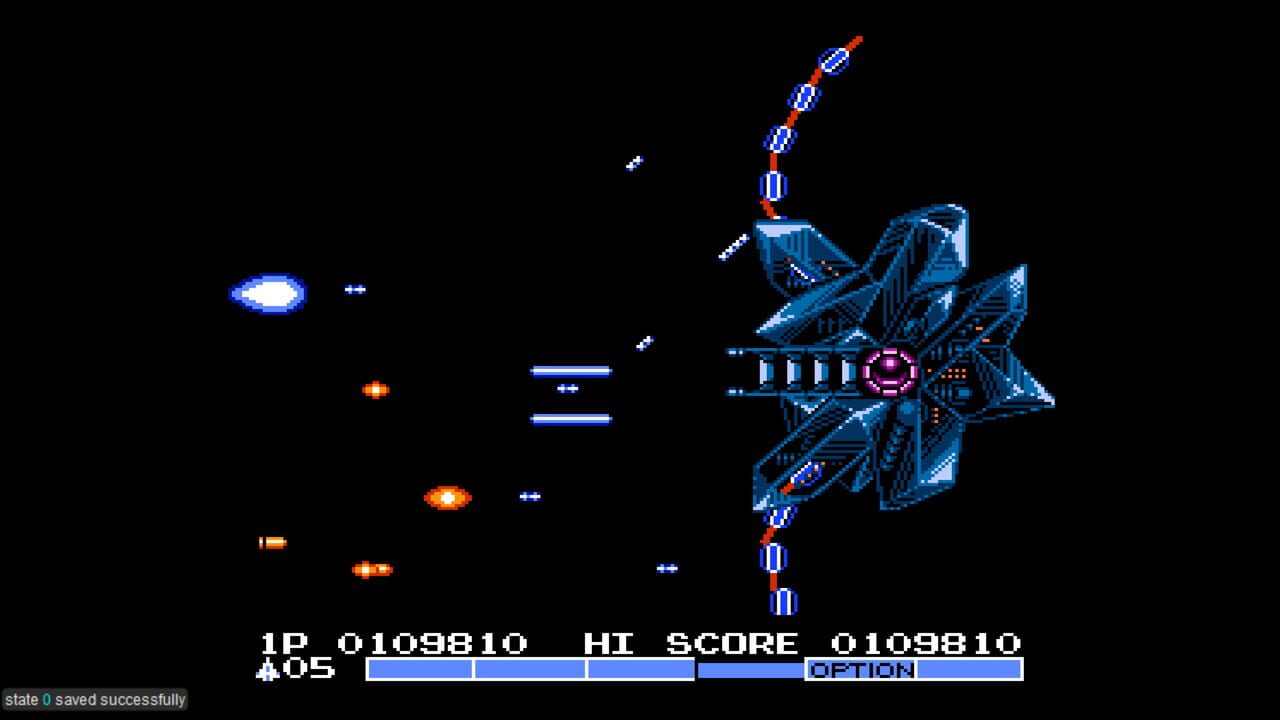Click the state 0 saved notification
The width and height of the screenshot is (1280, 720).
point(95,700)
